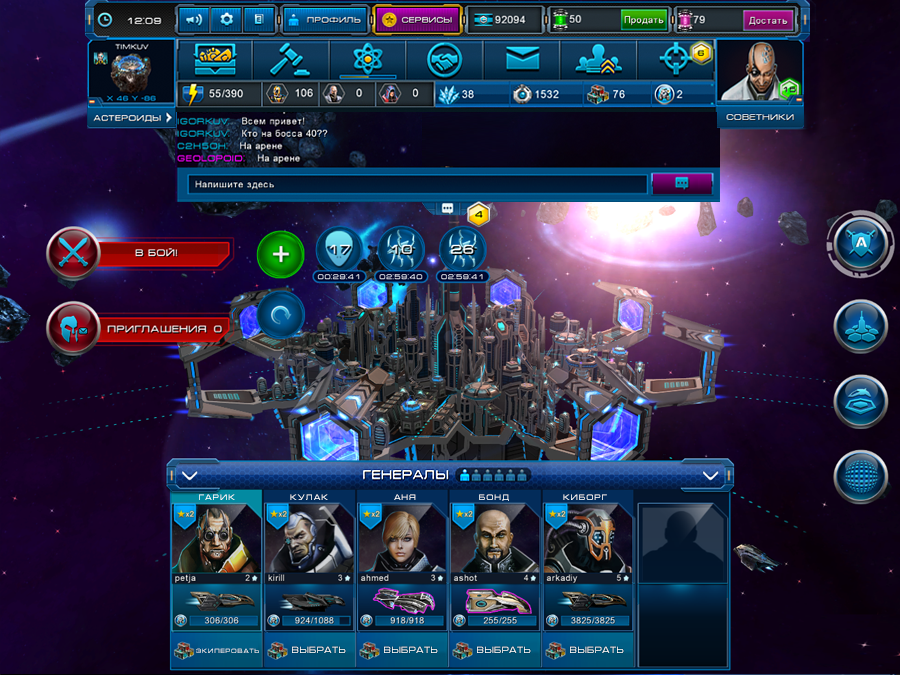Open the Сервисы services menu
The image size is (900, 675).
click(417, 19)
